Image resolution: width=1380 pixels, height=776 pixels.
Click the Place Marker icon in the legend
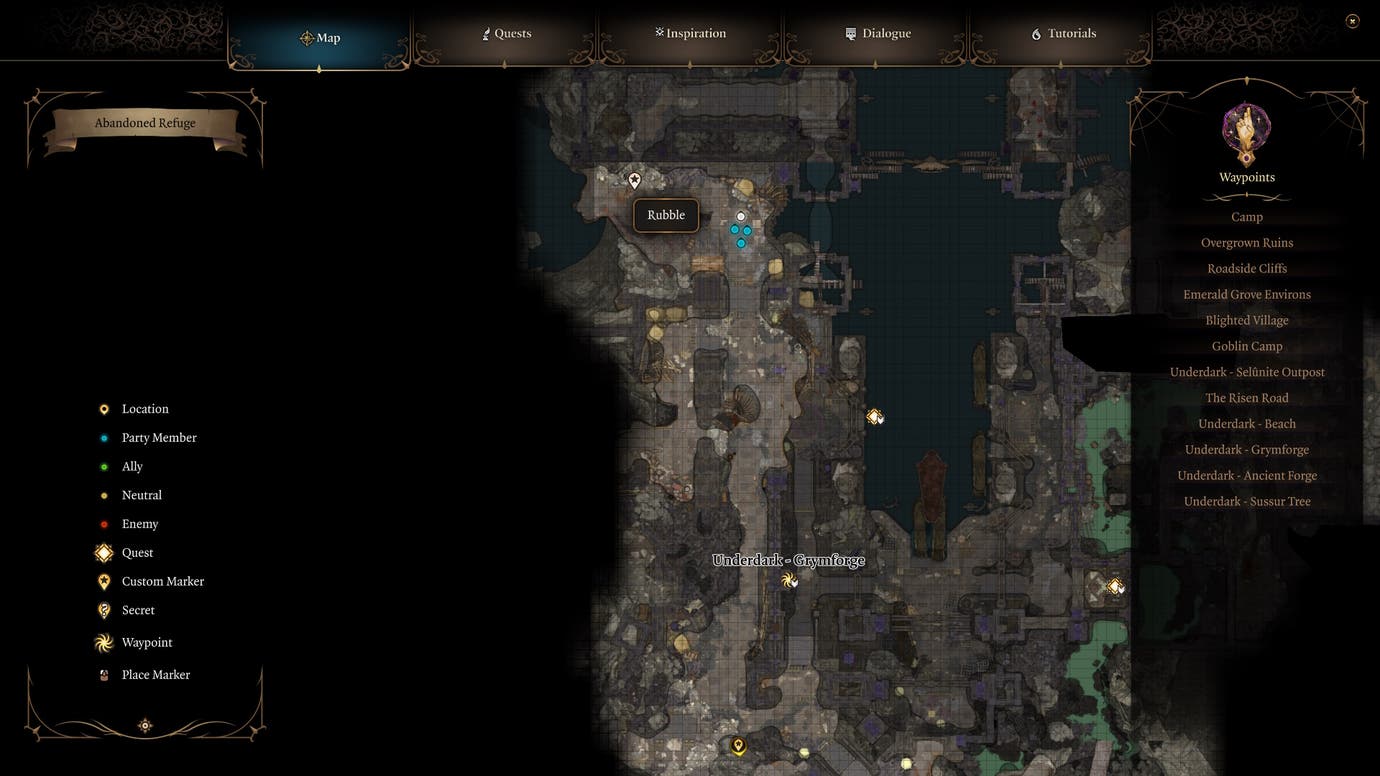point(103,674)
